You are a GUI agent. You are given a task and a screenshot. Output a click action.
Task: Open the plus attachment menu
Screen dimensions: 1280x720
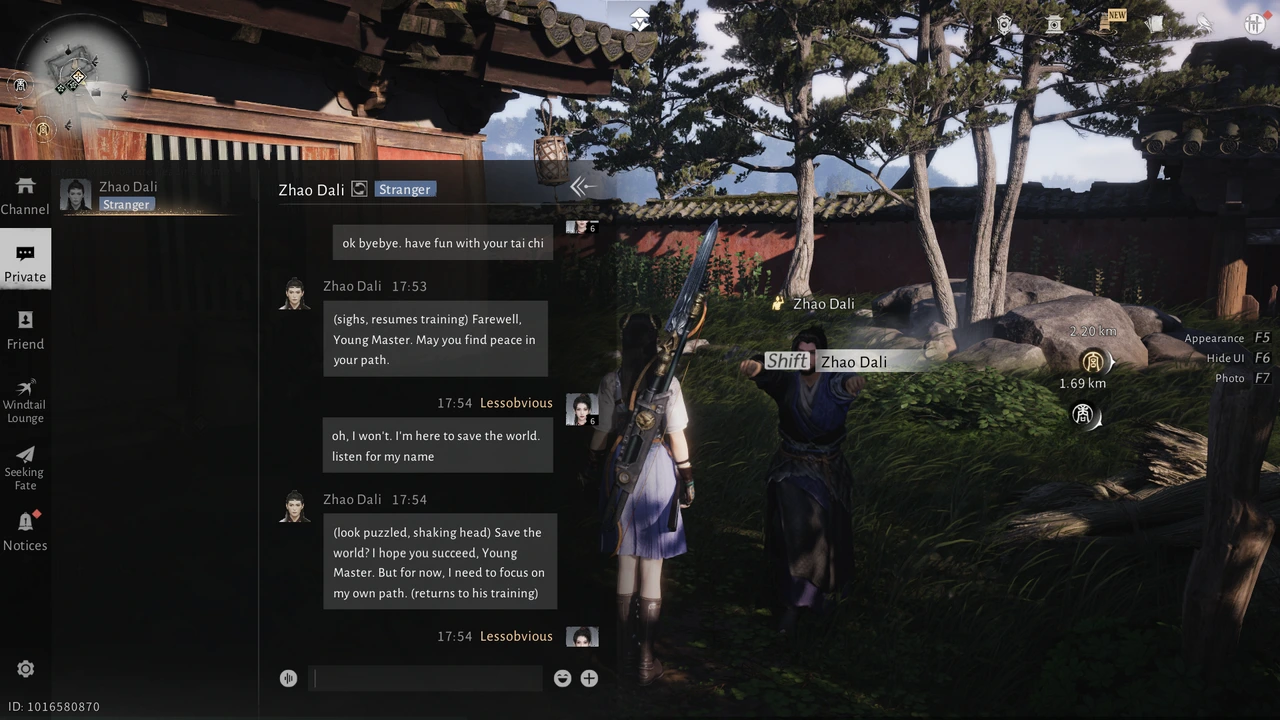tap(589, 678)
